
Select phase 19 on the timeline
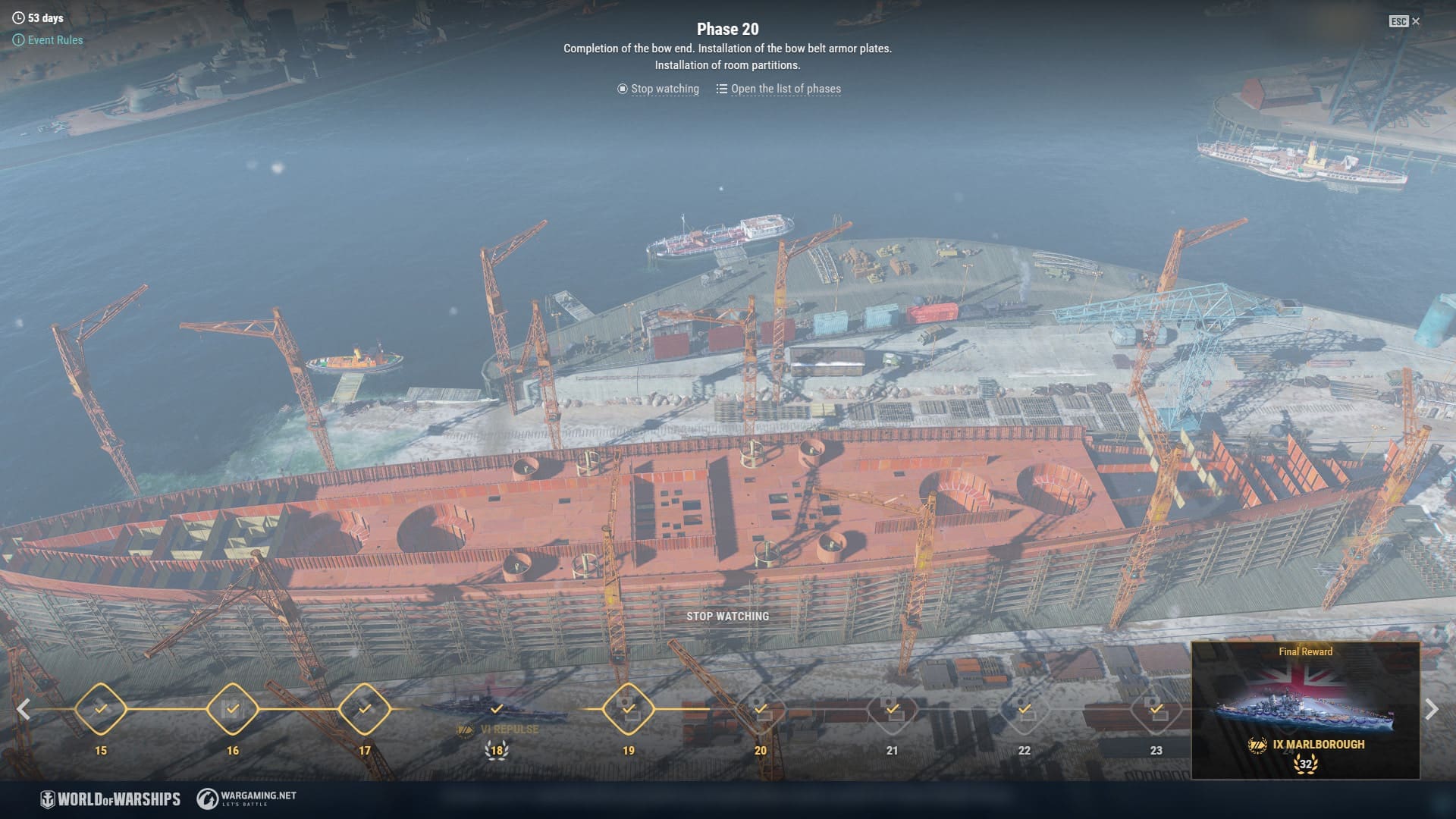[x=629, y=710]
